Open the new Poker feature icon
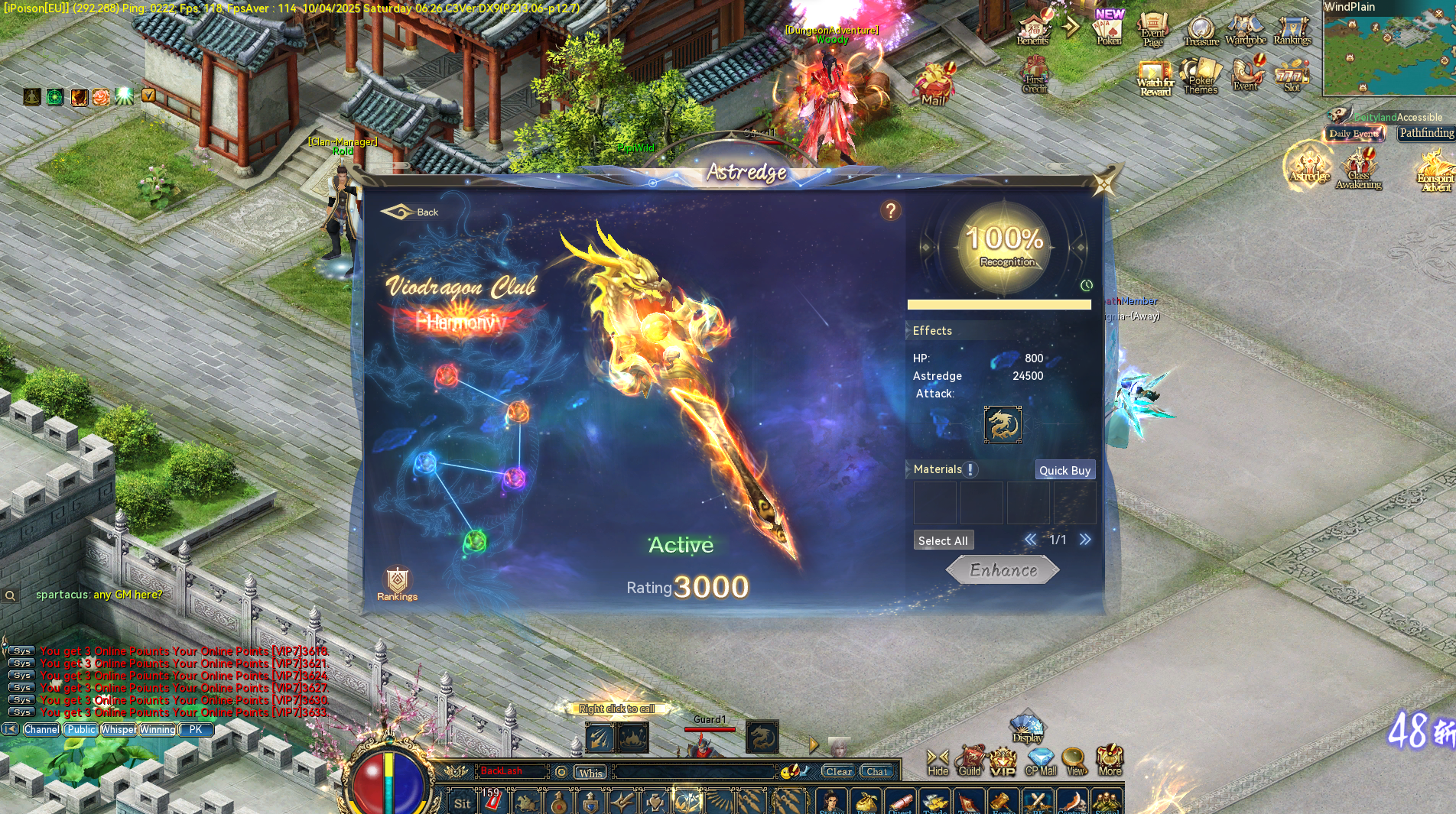Screen dimensions: 1456x814 (1108, 31)
